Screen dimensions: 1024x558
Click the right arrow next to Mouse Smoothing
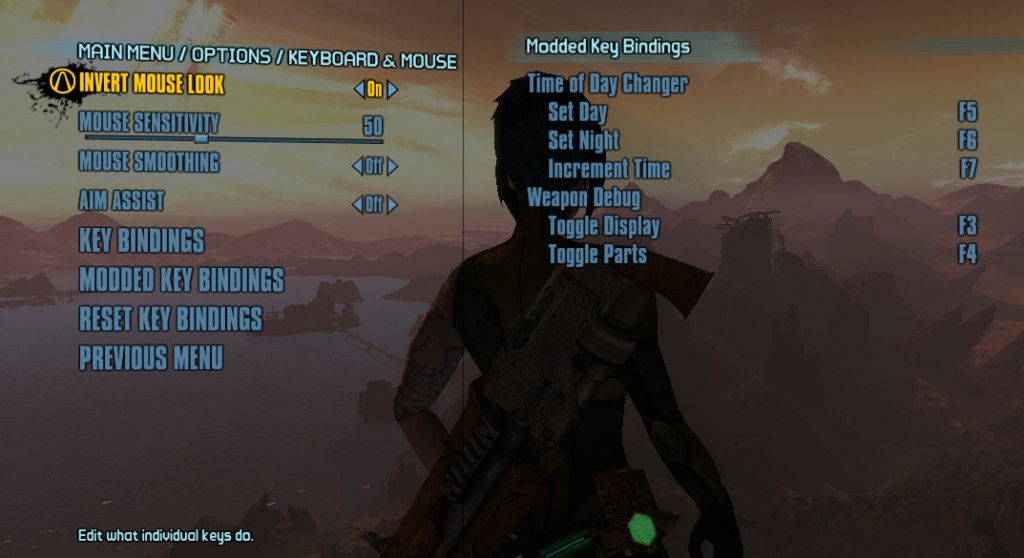click(x=393, y=167)
